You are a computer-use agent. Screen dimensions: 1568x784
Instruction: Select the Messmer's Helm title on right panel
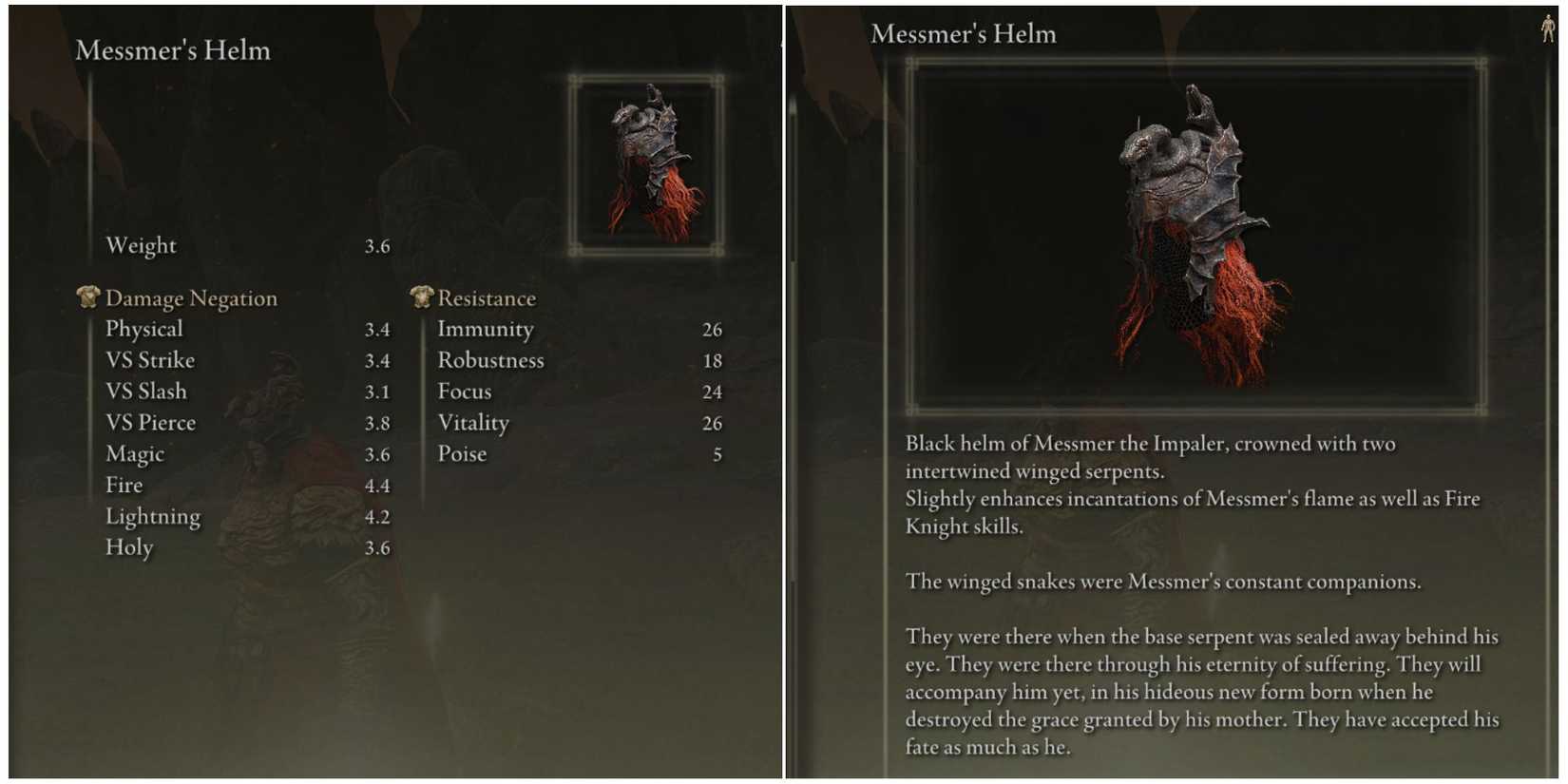pyautogui.click(x=965, y=33)
